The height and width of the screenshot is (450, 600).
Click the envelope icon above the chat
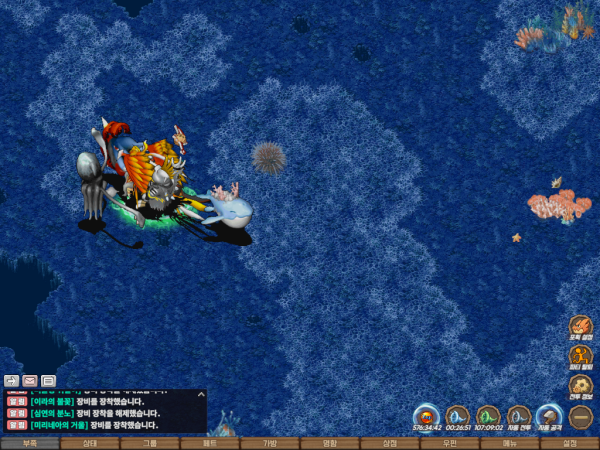(x=30, y=381)
